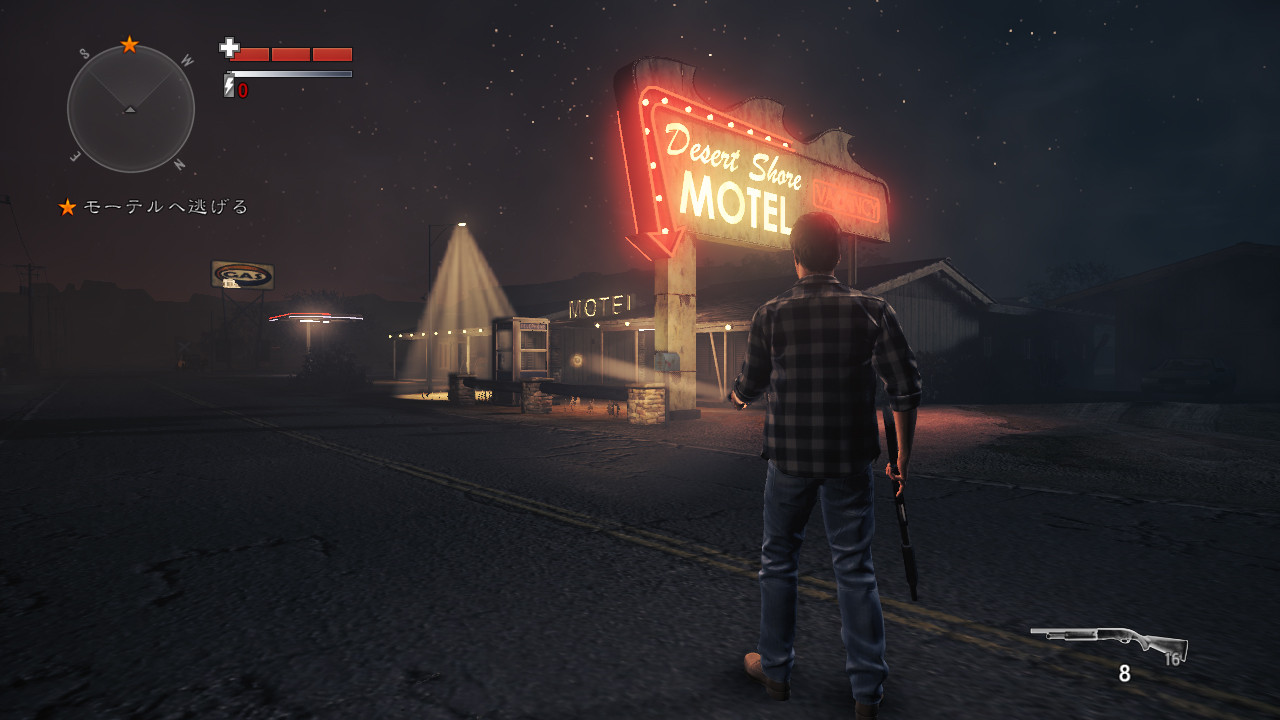Screen dimensions: 1280x720
Task: Click the circular compass radar
Action: click(130, 108)
